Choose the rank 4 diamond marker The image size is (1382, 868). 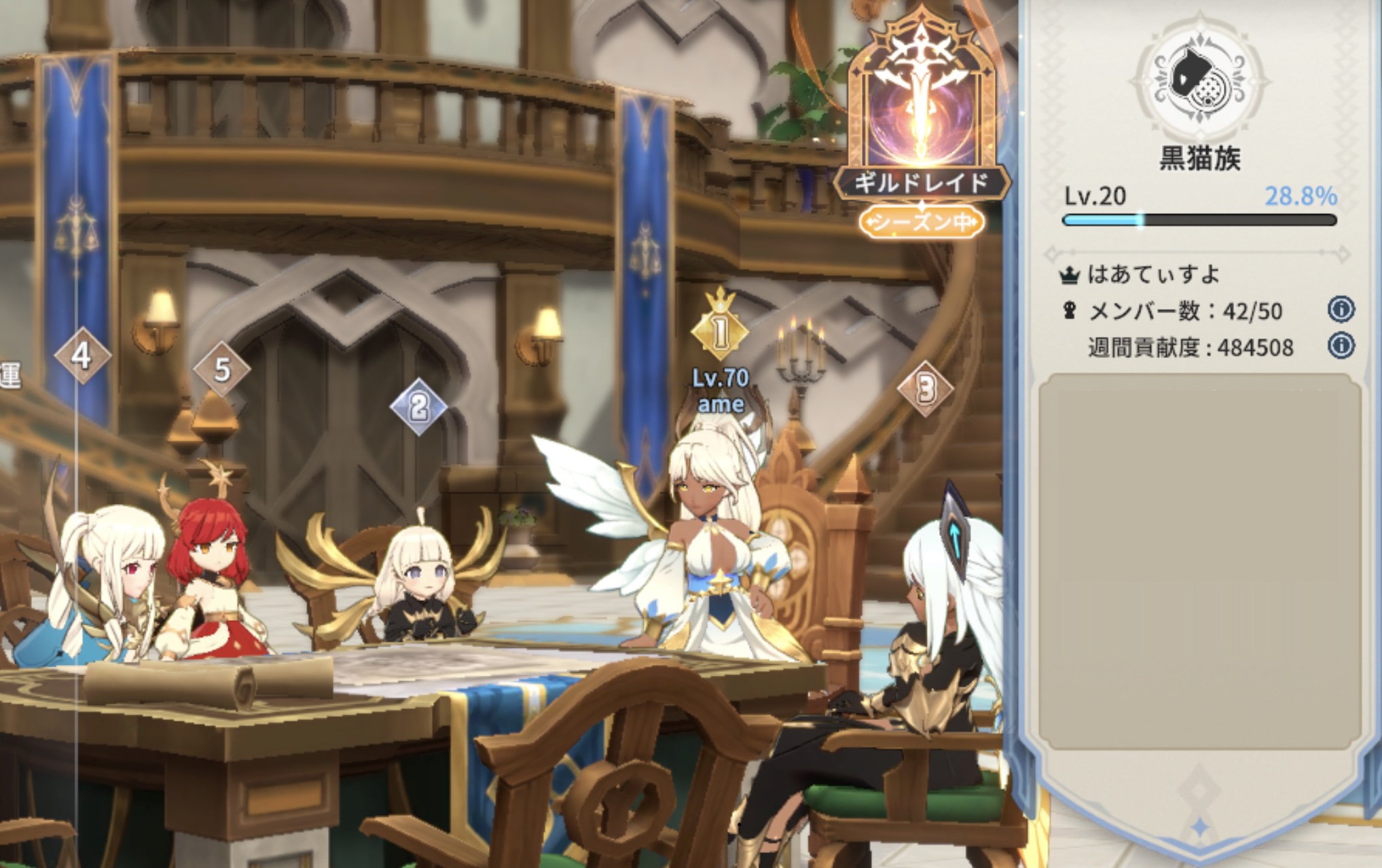click(x=82, y=355)
